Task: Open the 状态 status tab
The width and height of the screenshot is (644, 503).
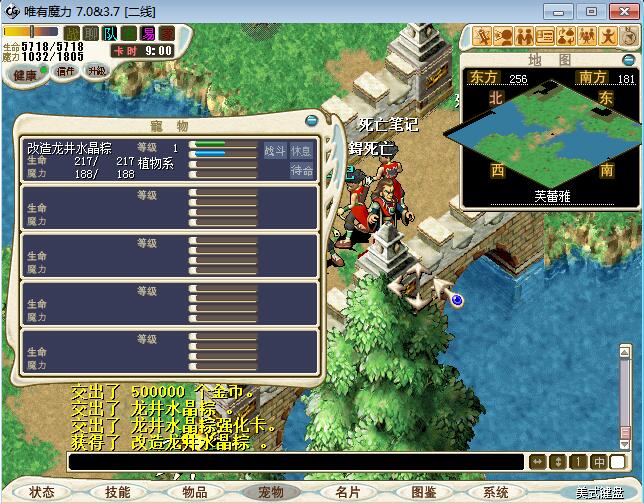Action: pos(42,492)
